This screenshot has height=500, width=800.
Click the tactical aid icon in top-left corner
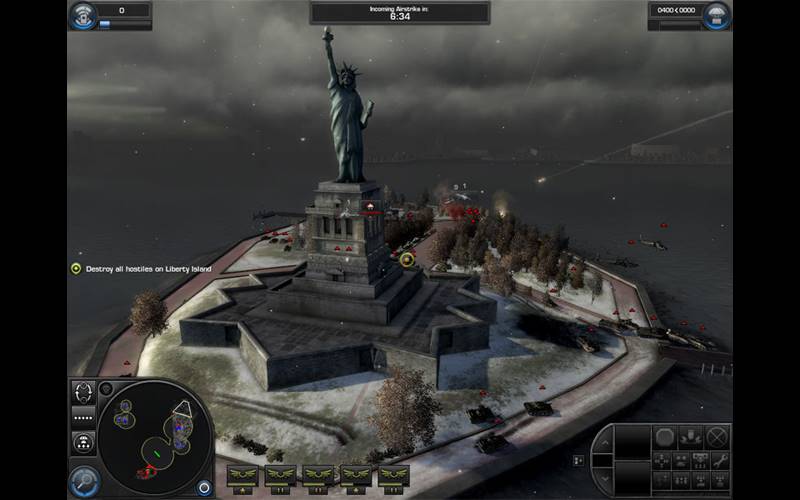(83, 14)
